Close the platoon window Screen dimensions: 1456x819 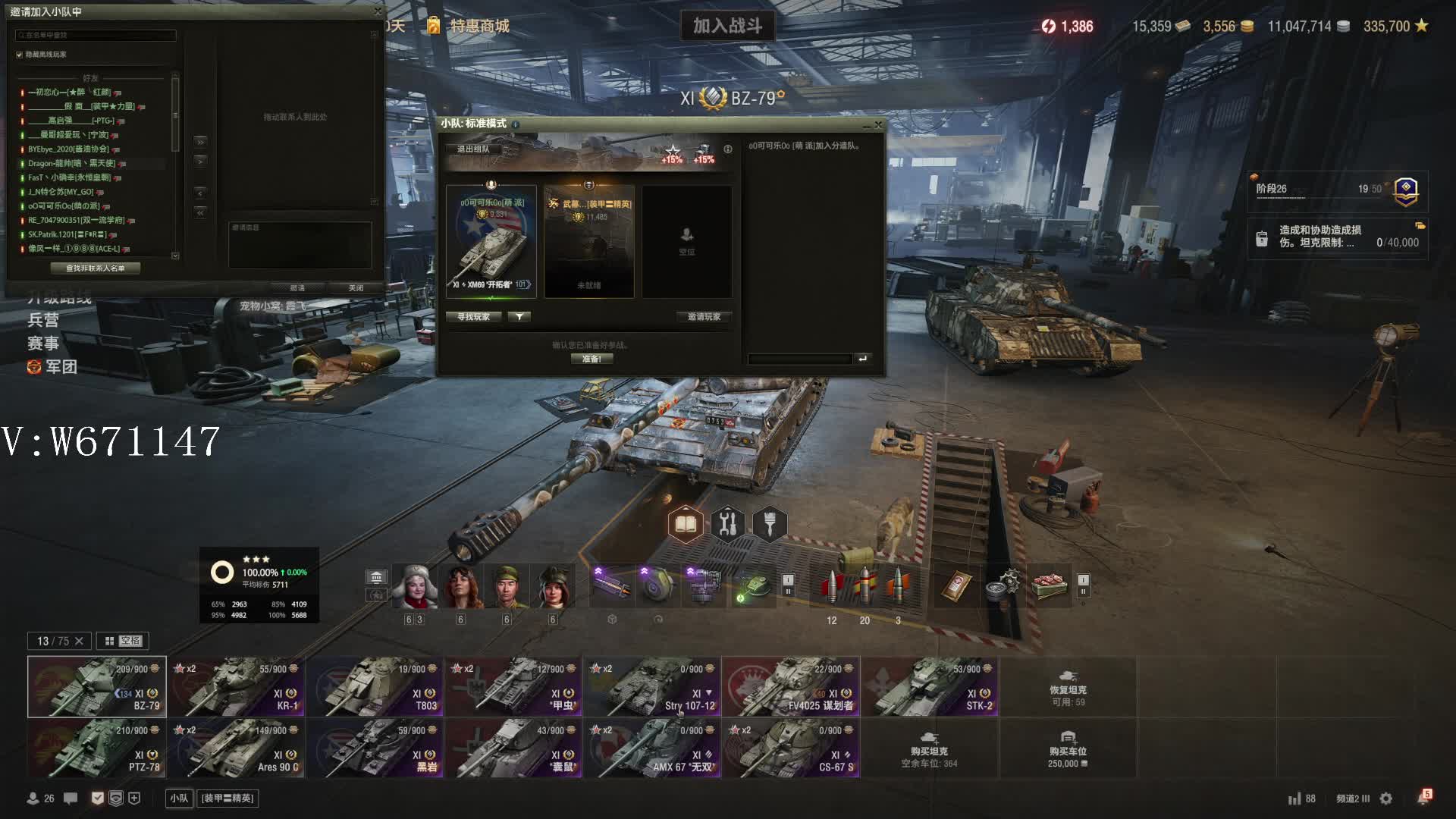pos(878,124)
